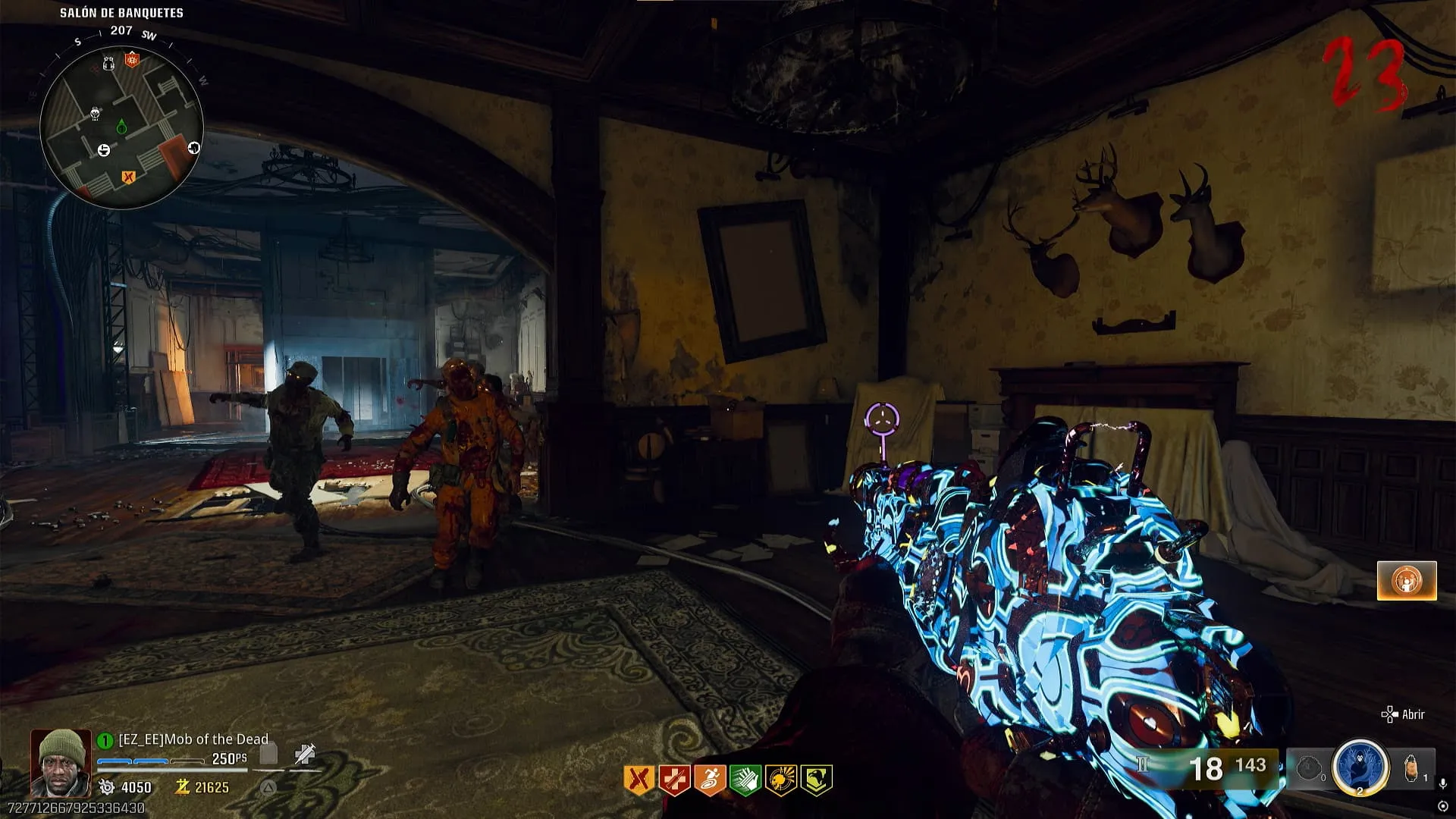Select the yellow crossed-X perk icon

[x=639, y=780]
